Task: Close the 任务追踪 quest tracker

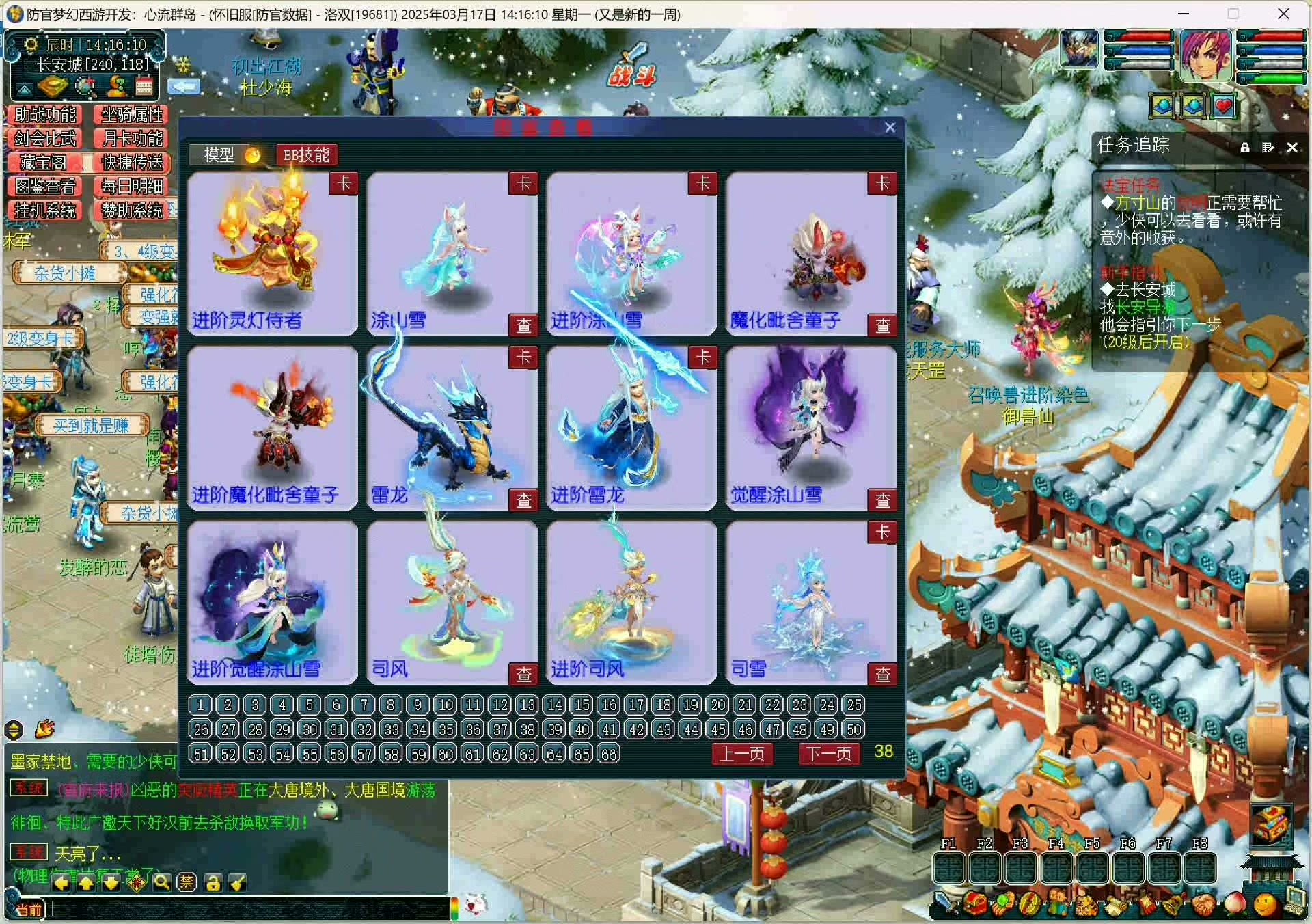Action: coord(1291,147)
